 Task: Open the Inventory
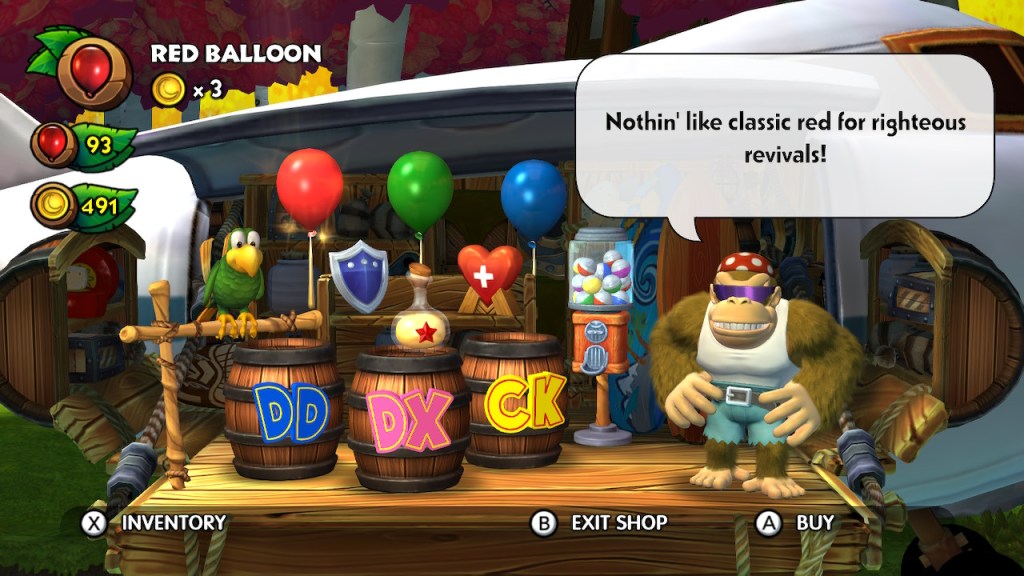pos(154,522)
